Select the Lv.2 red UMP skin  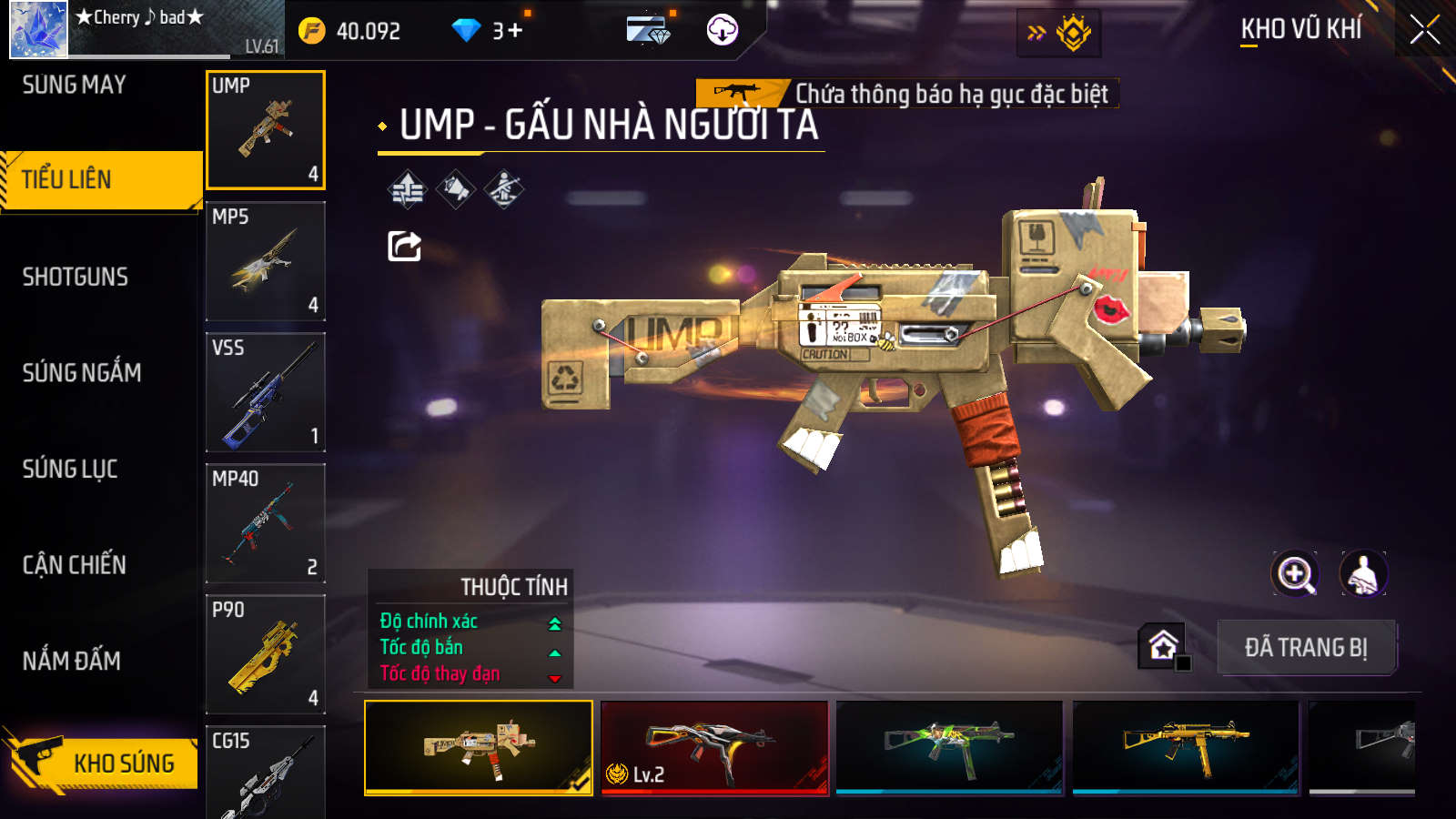[715, 747]
